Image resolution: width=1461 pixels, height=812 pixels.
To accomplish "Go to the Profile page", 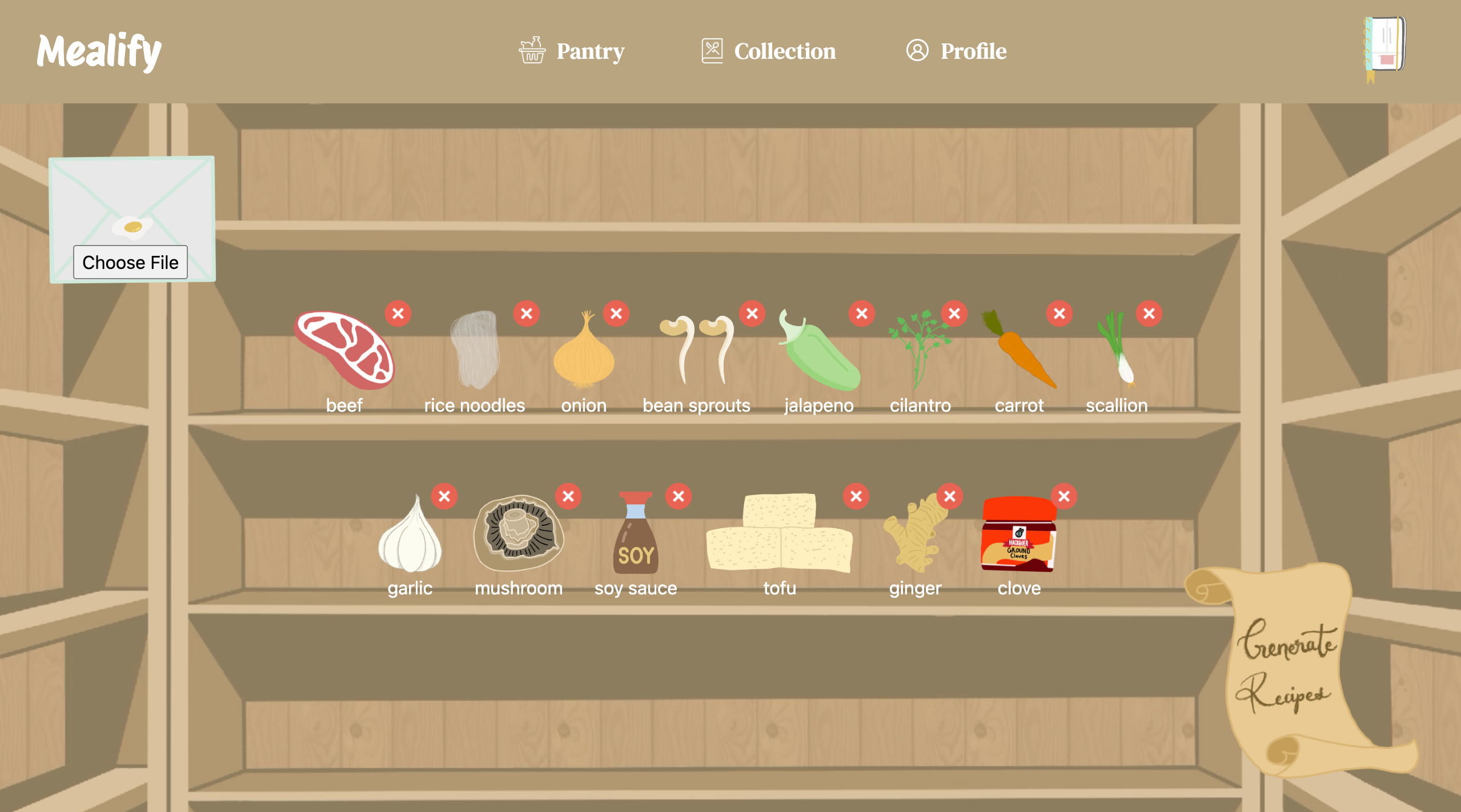I will pyautogui.click(x=957, y=51).
